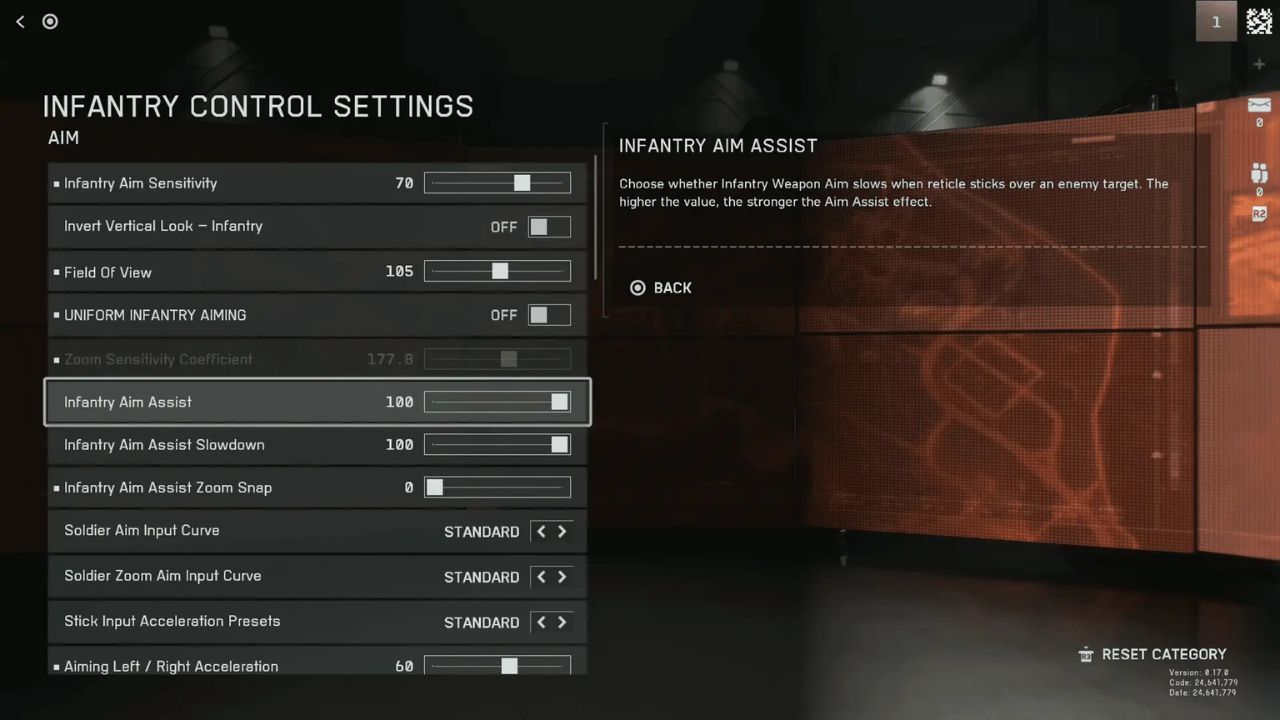Click the circular BACK button icon in details panel
This screenshot has width=1280, height=720.
tap(637, 288)
